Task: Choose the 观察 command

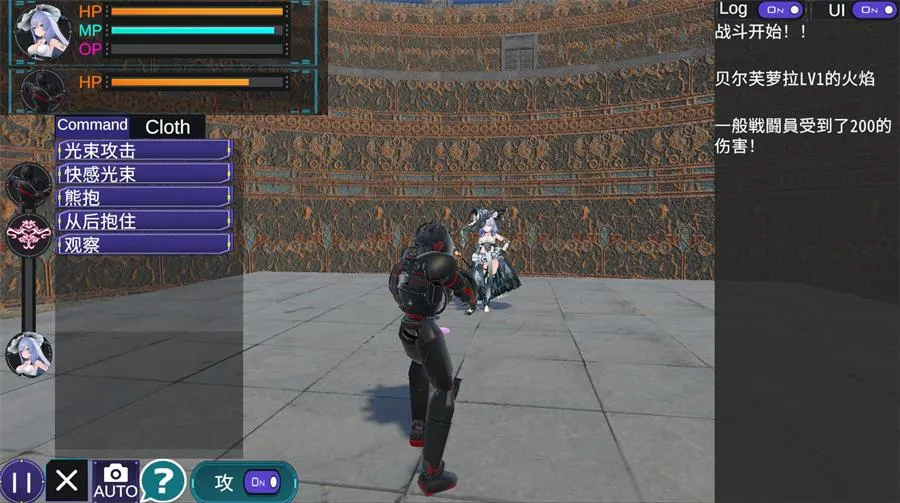Action: (x=145, y=244)
